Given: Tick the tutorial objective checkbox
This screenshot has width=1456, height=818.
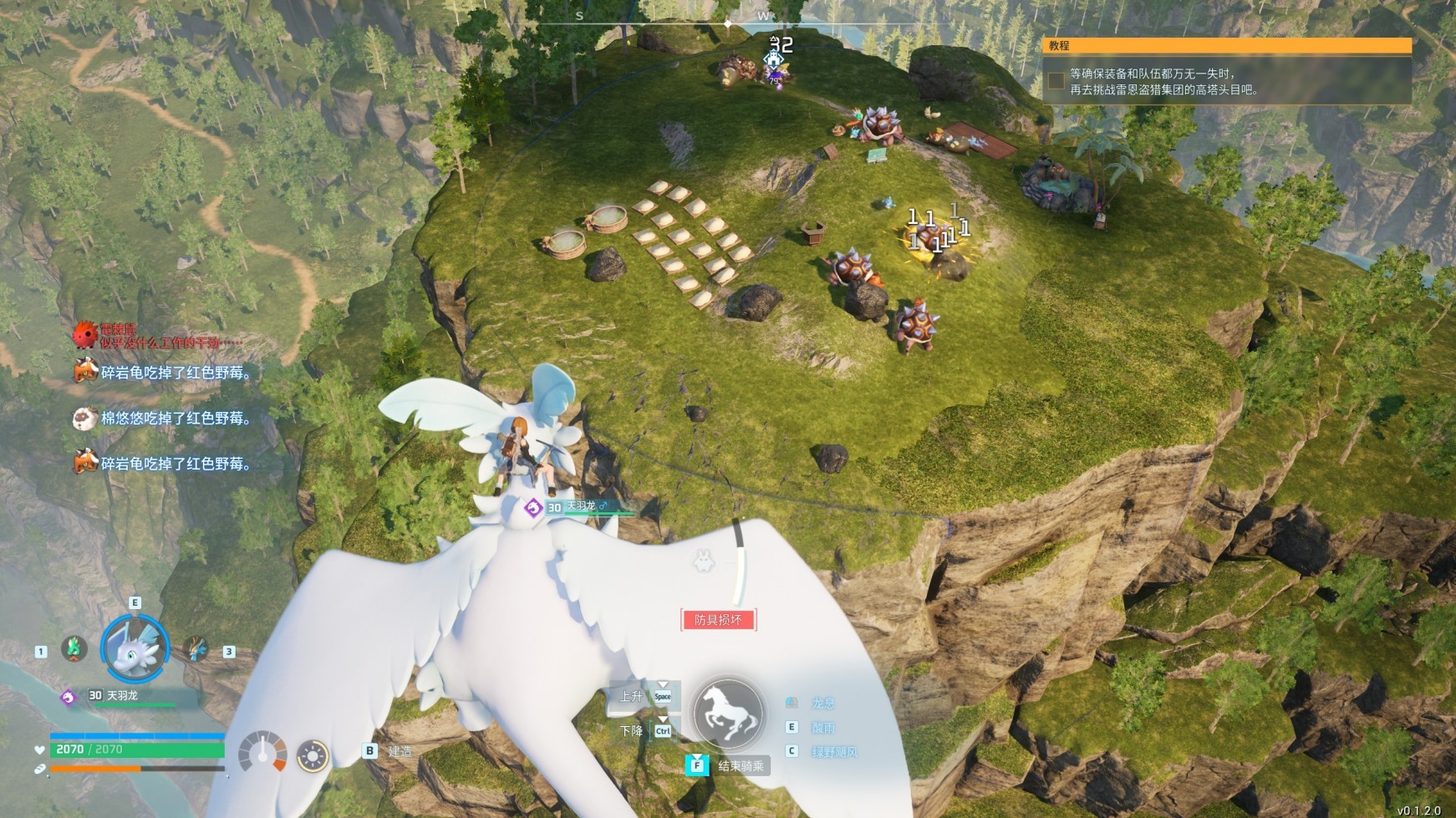Looking at the screenshot, I should [1056, 80].
